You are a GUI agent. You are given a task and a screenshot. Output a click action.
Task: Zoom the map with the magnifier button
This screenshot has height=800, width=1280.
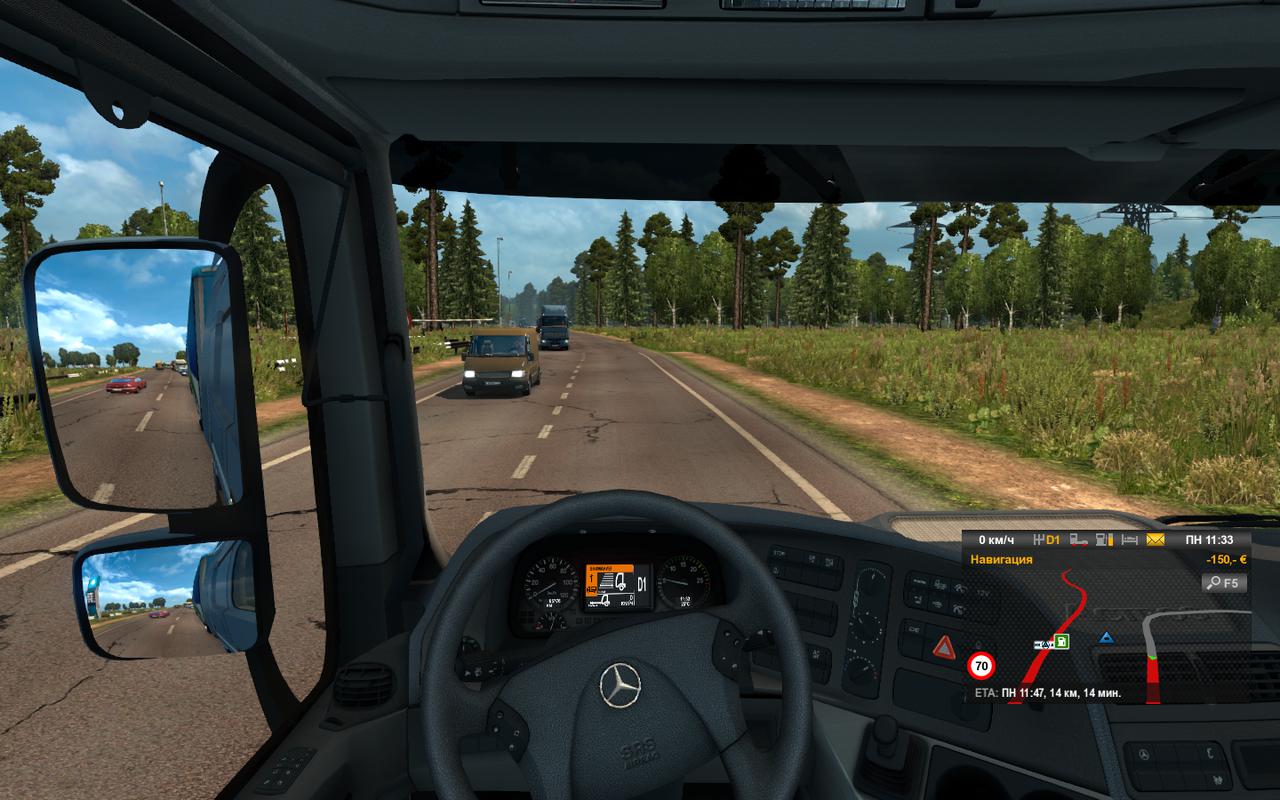tap(1225, 582)
